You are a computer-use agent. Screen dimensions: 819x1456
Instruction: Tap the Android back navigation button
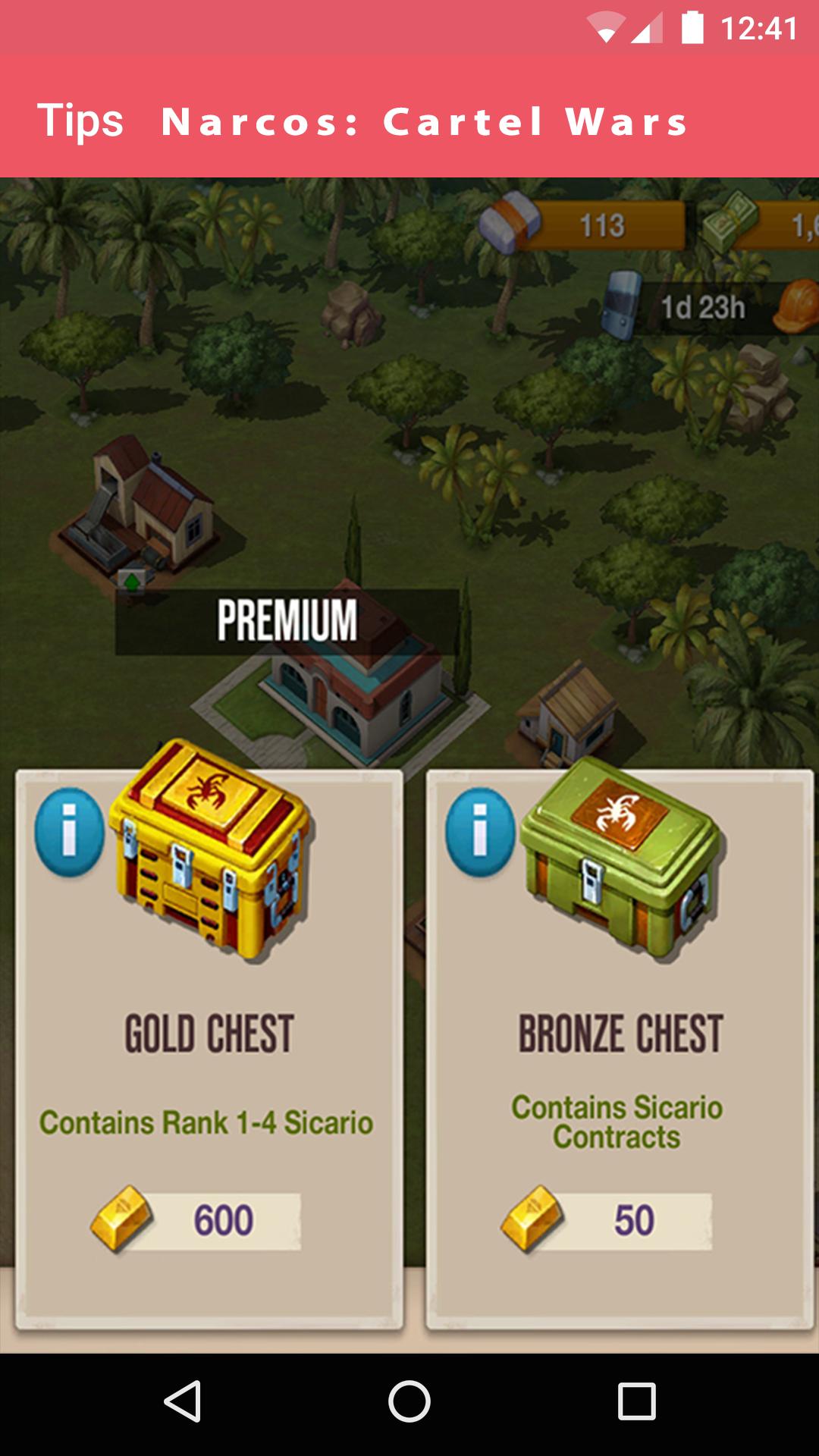(182, 1401)
